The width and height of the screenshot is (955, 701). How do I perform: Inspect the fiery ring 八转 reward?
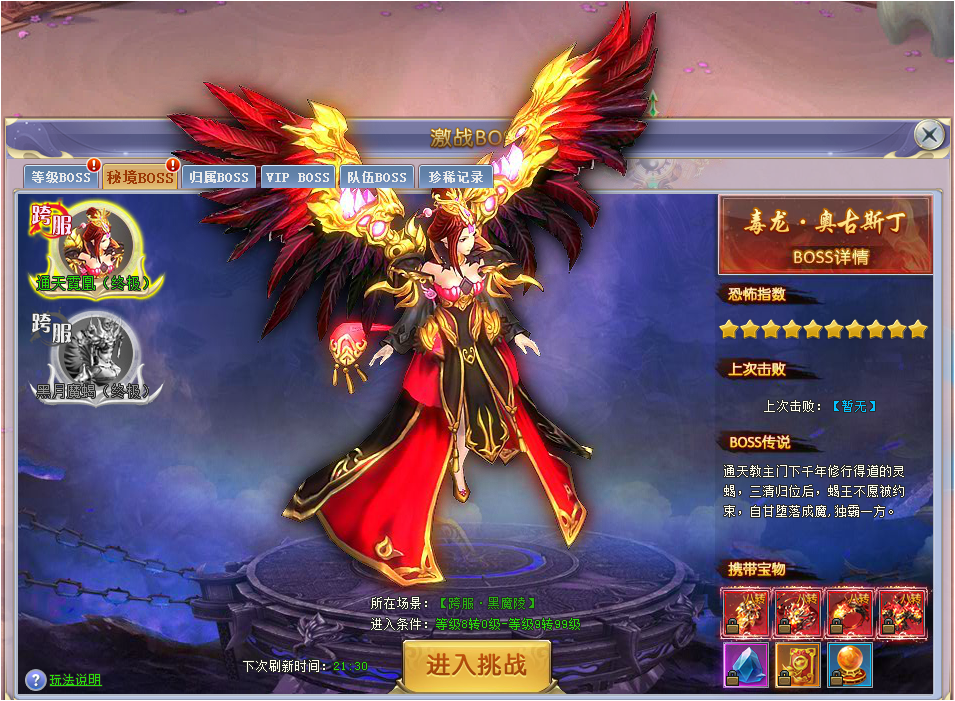(849, 613)
